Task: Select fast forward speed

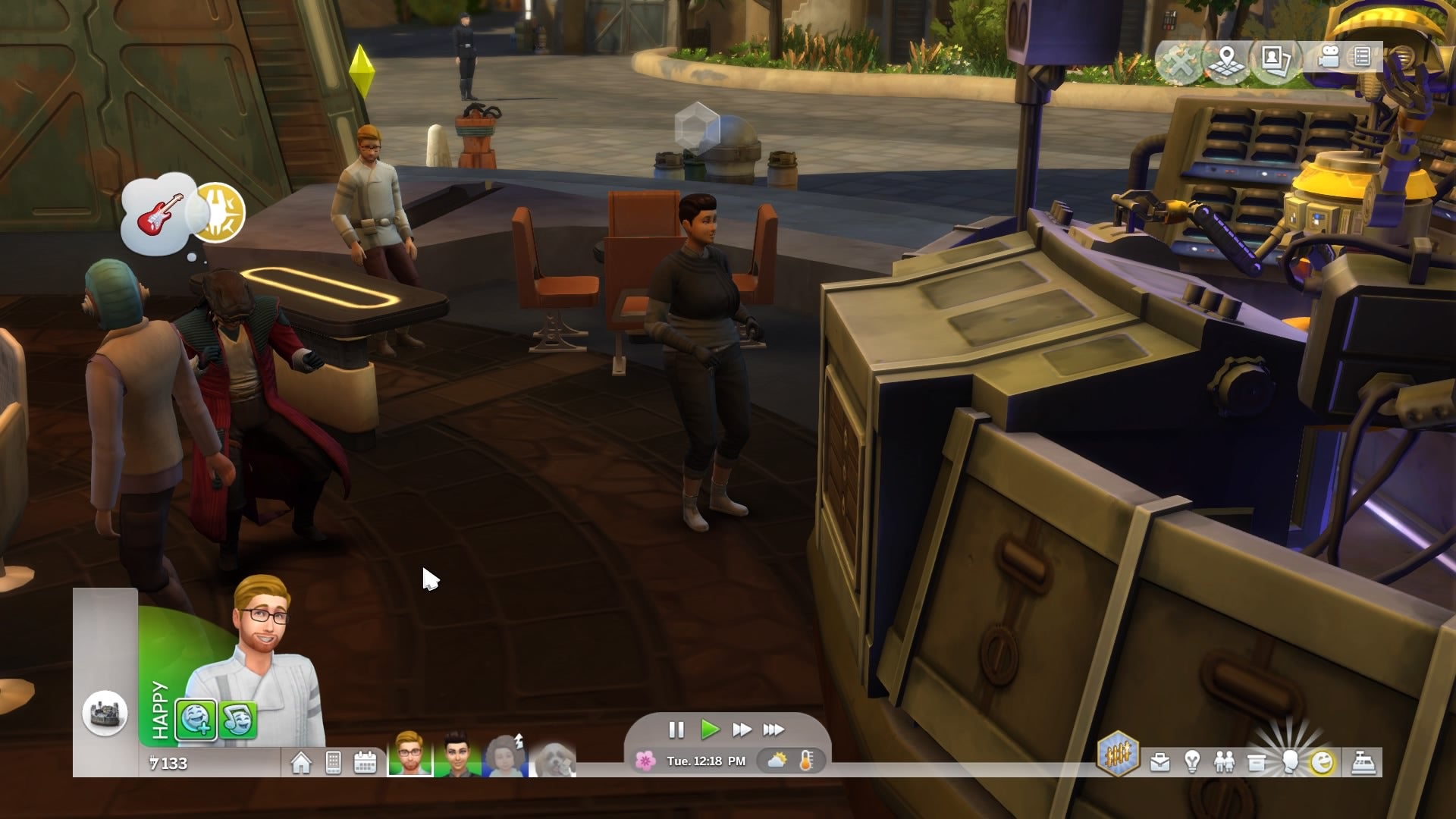Action: (741, 730)
